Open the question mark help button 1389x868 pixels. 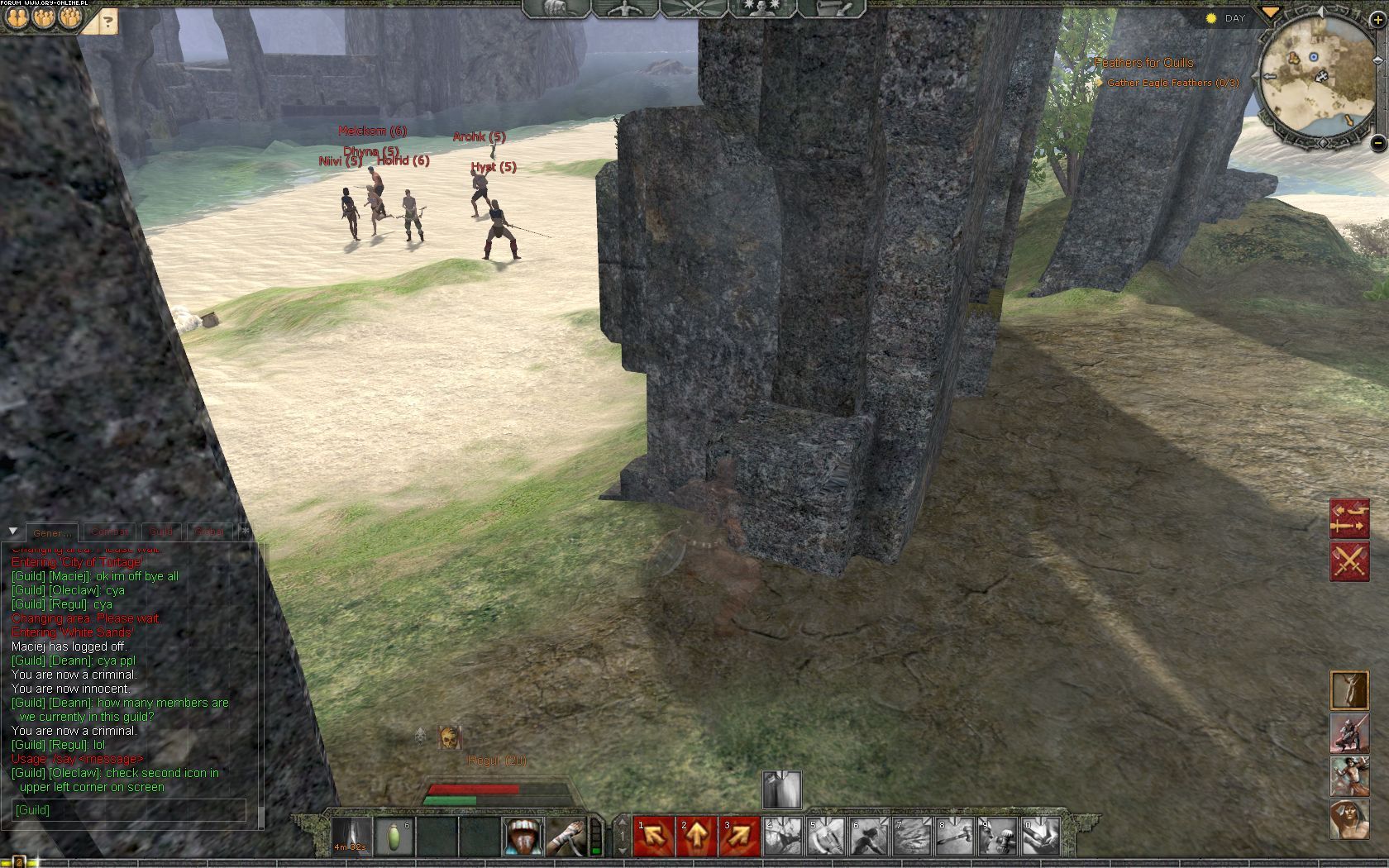point(107,21)
